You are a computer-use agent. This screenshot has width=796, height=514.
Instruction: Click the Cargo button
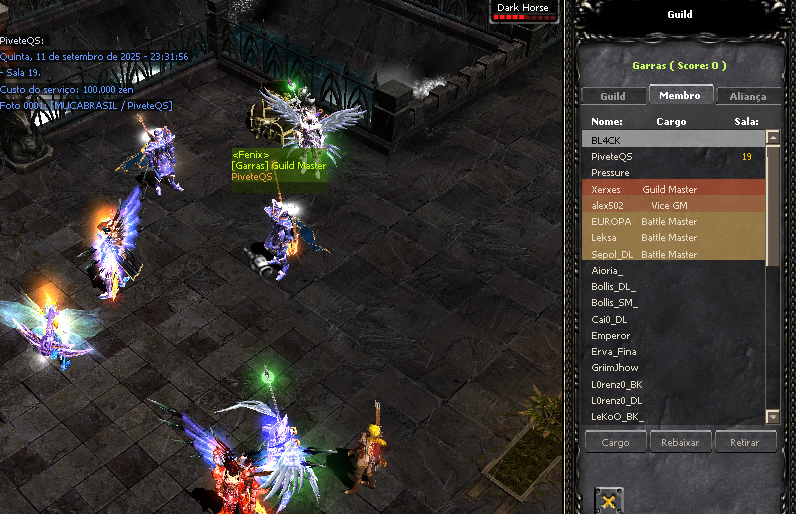pos(615,442)
